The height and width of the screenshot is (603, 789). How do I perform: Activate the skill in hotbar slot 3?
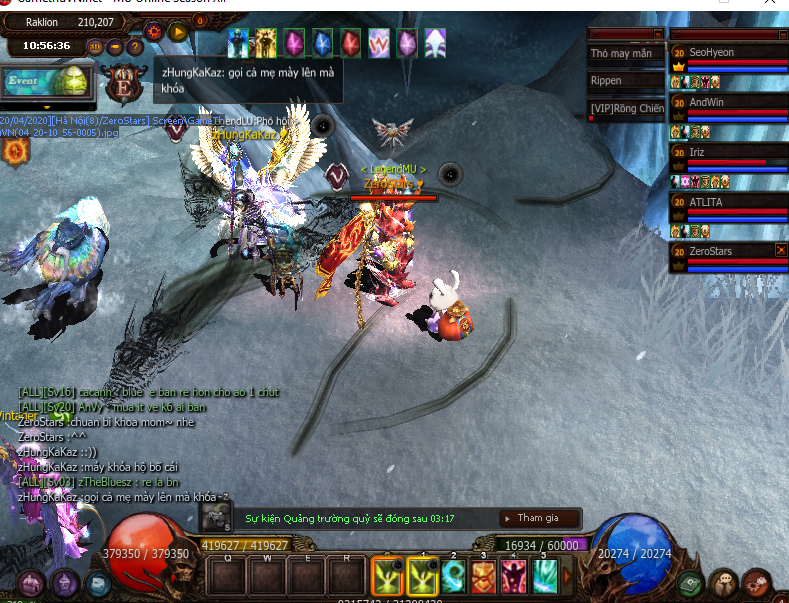[483, 577]
